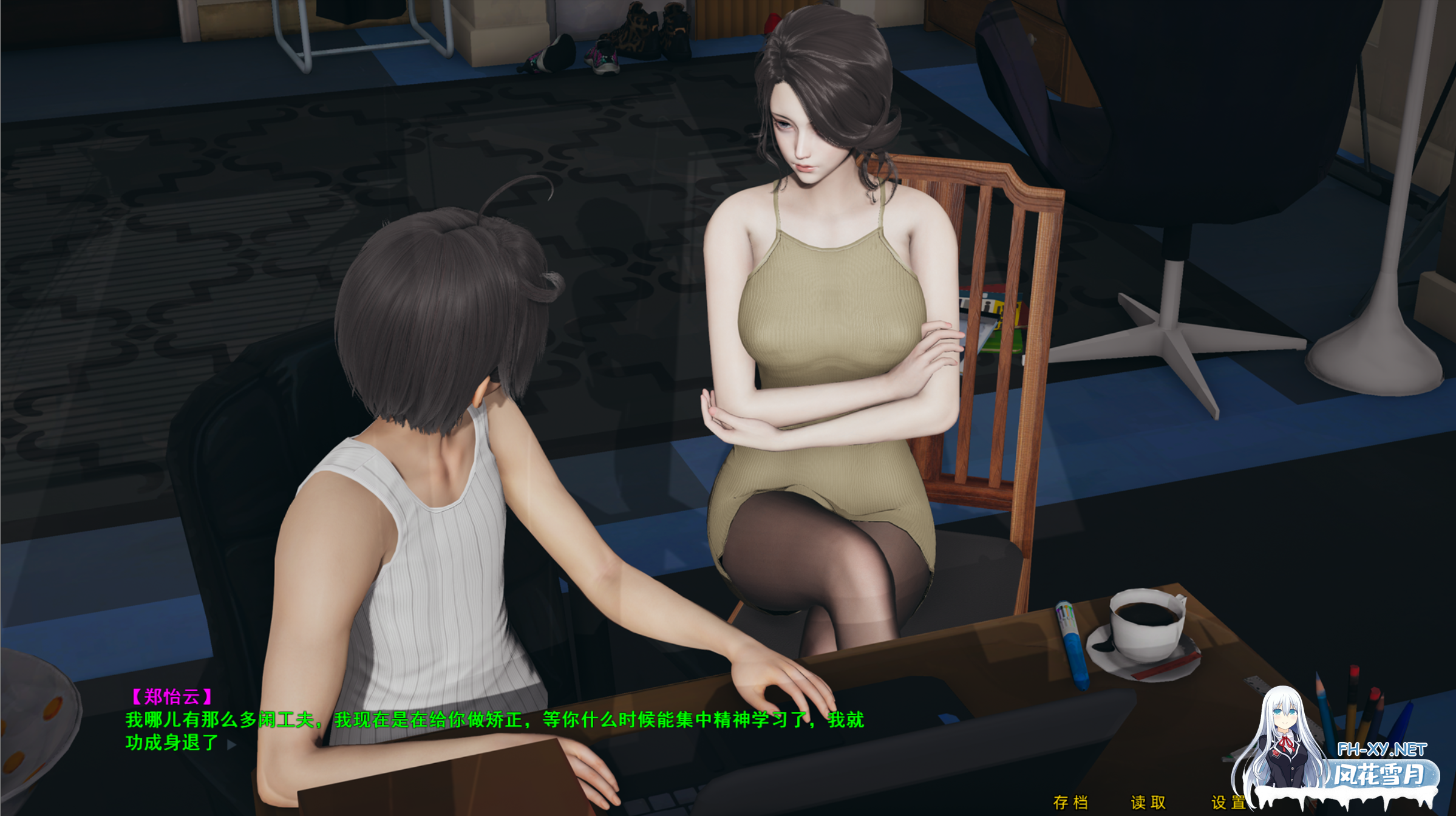
Task: Open the 设置 settings menu
Action: pos(1228,803)
